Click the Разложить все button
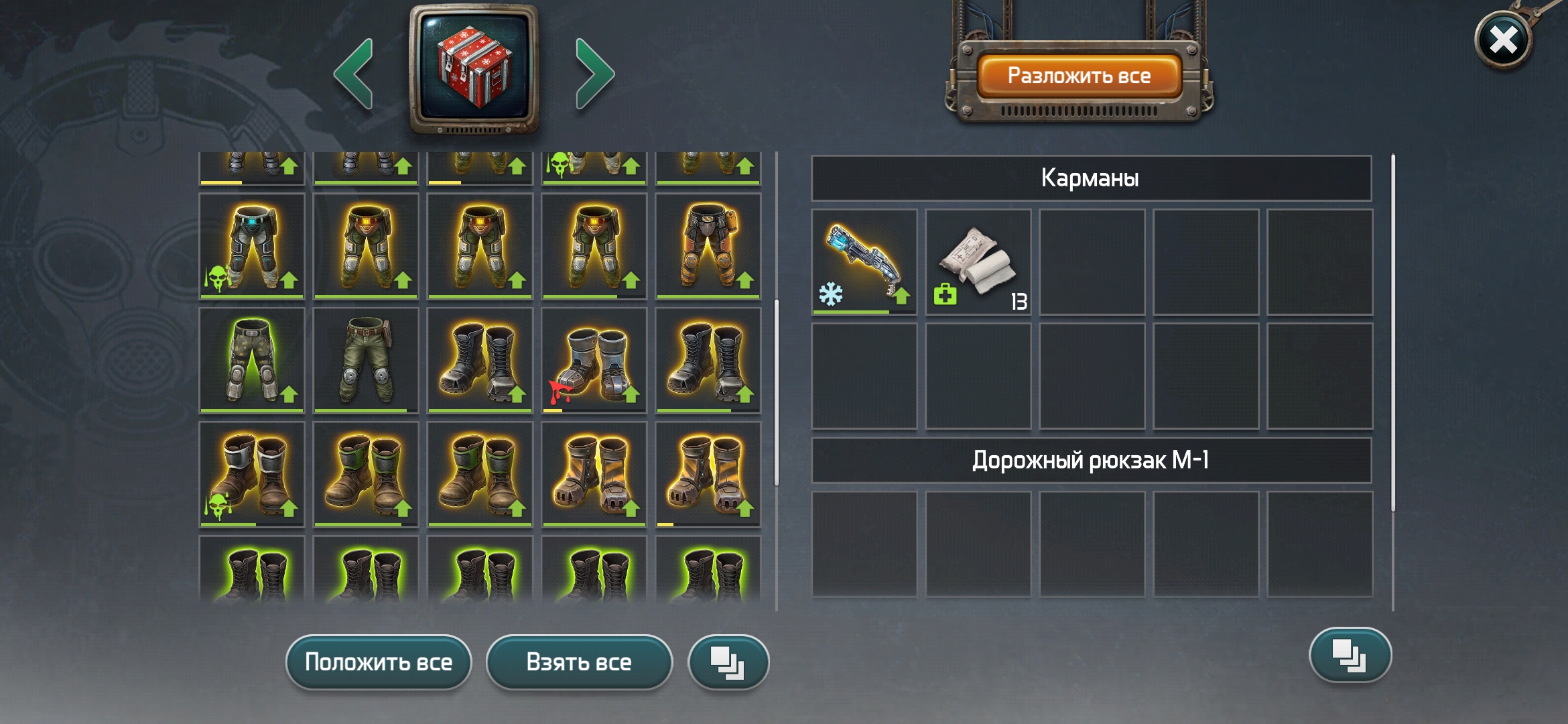The width and height of the screenshot is (1568, 724). (x=1079, y=76)
